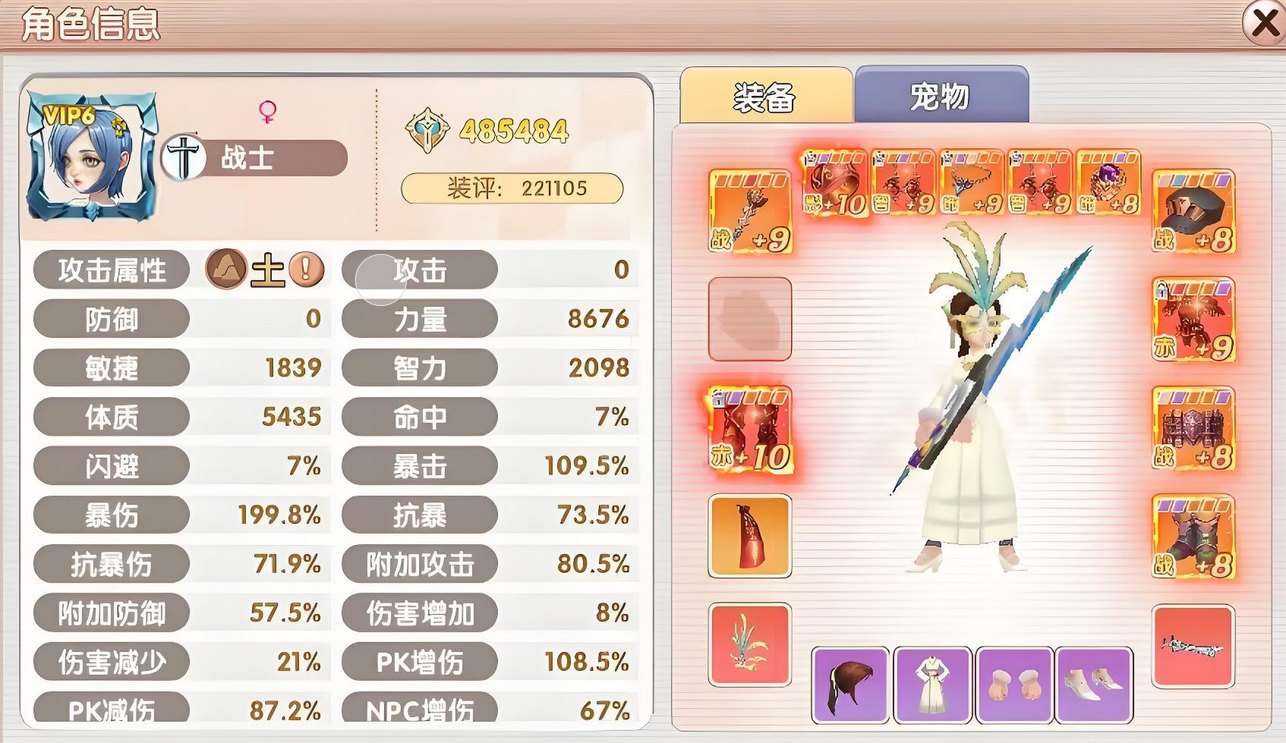This screenshot has height=743, width=1286.
Task: Click the red cloak fashion slot
Action: point(750,537)
